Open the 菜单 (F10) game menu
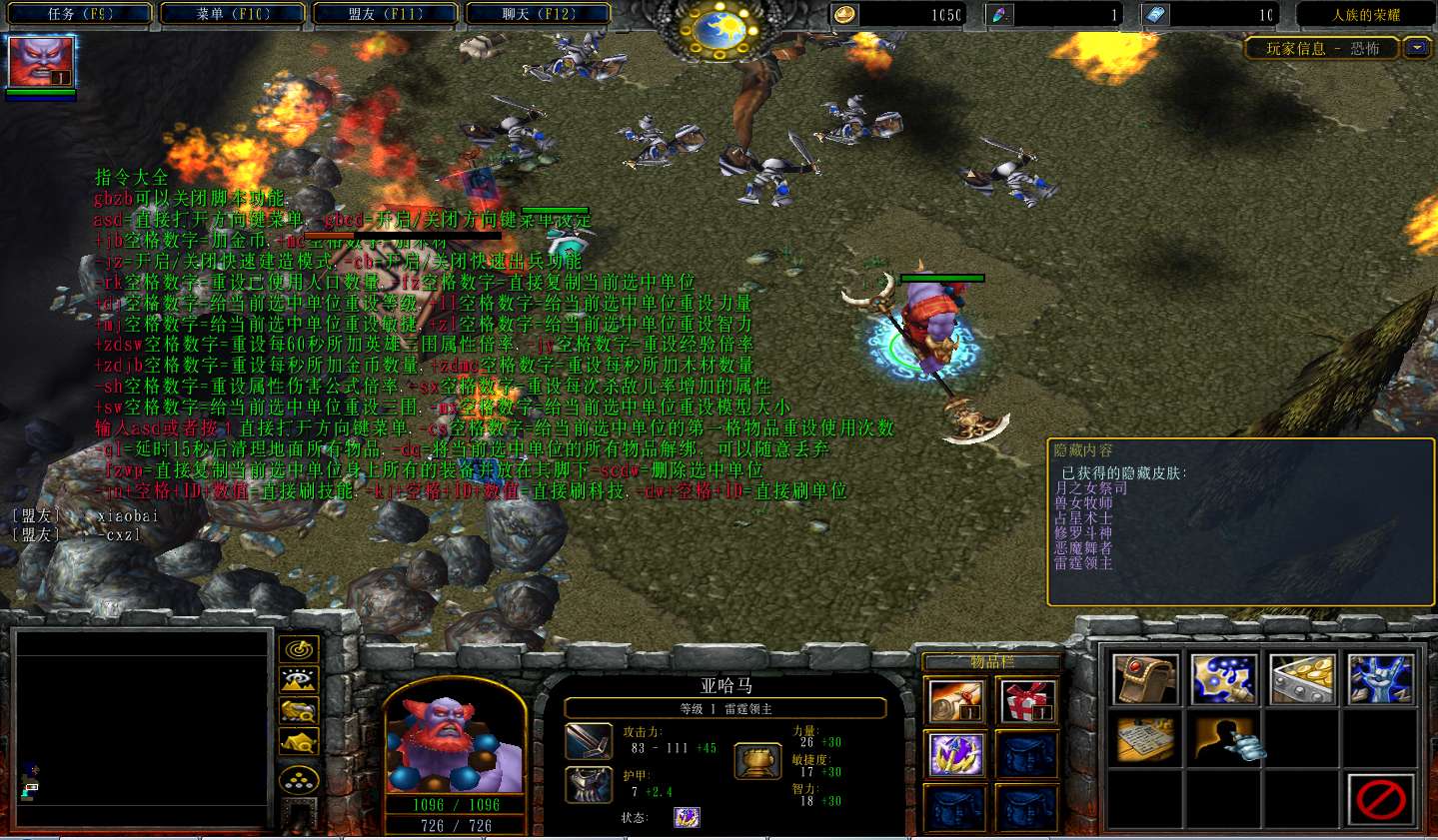 (233, 14)
